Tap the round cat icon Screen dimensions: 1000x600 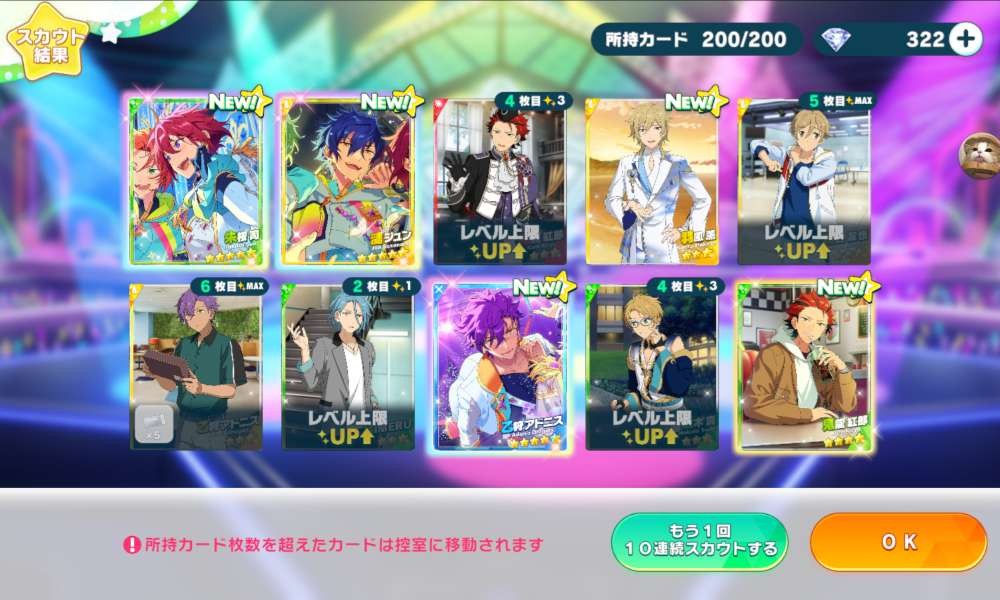[979, 156]
